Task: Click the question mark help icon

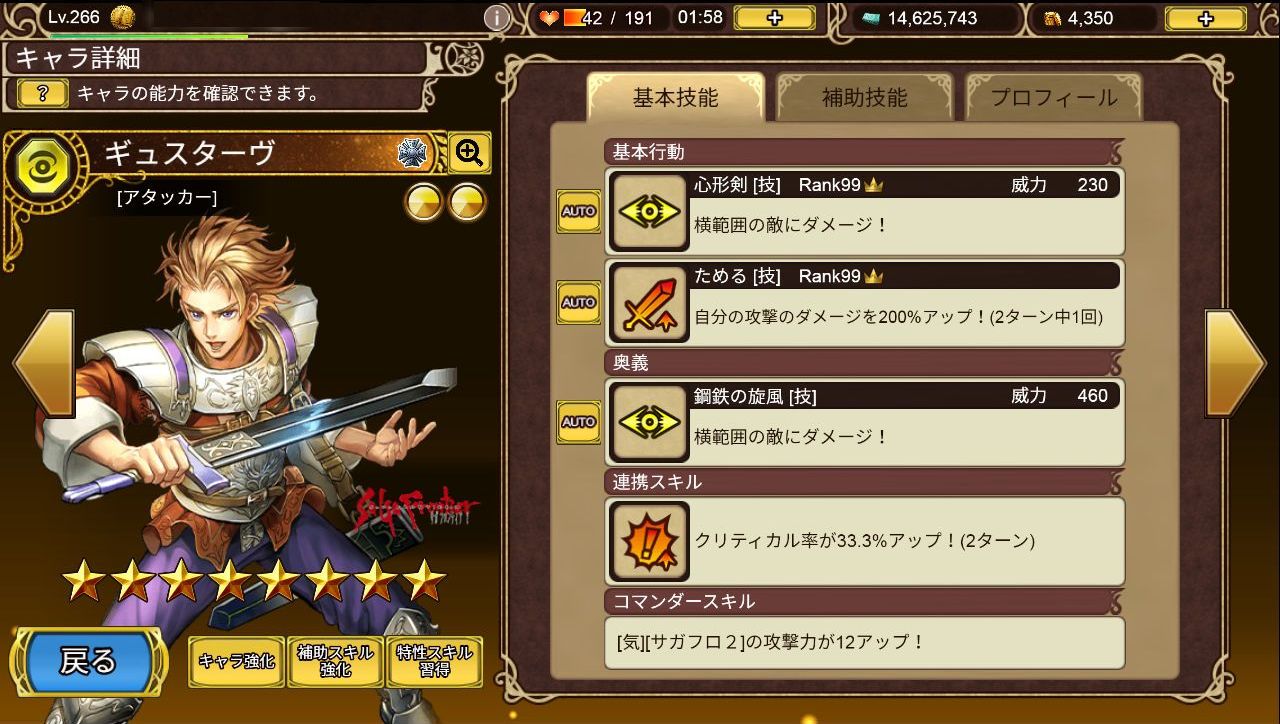Action: (43, 94)
